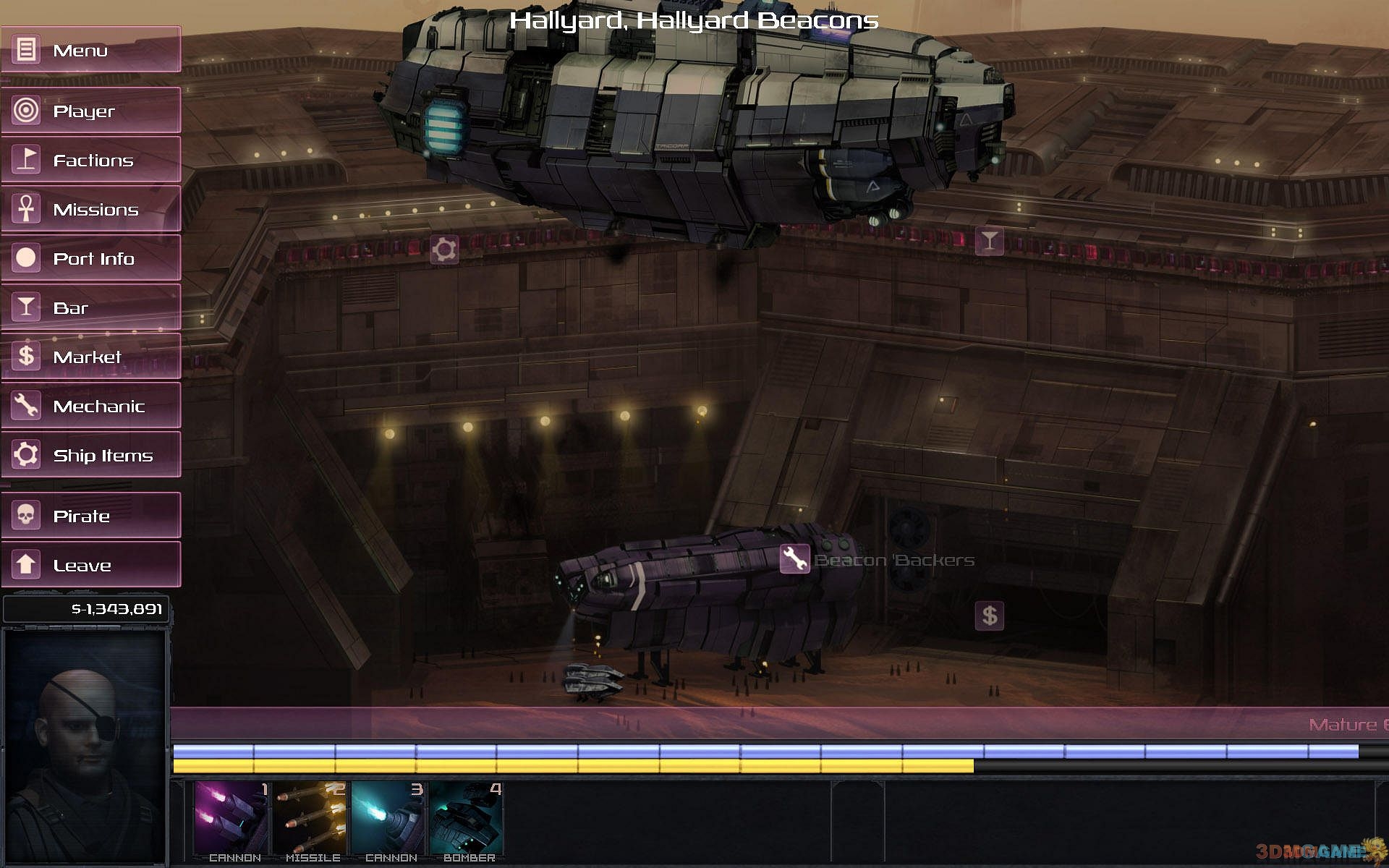Open the Market menu entry
This screenshot has height=868, width=1389.
90,357
